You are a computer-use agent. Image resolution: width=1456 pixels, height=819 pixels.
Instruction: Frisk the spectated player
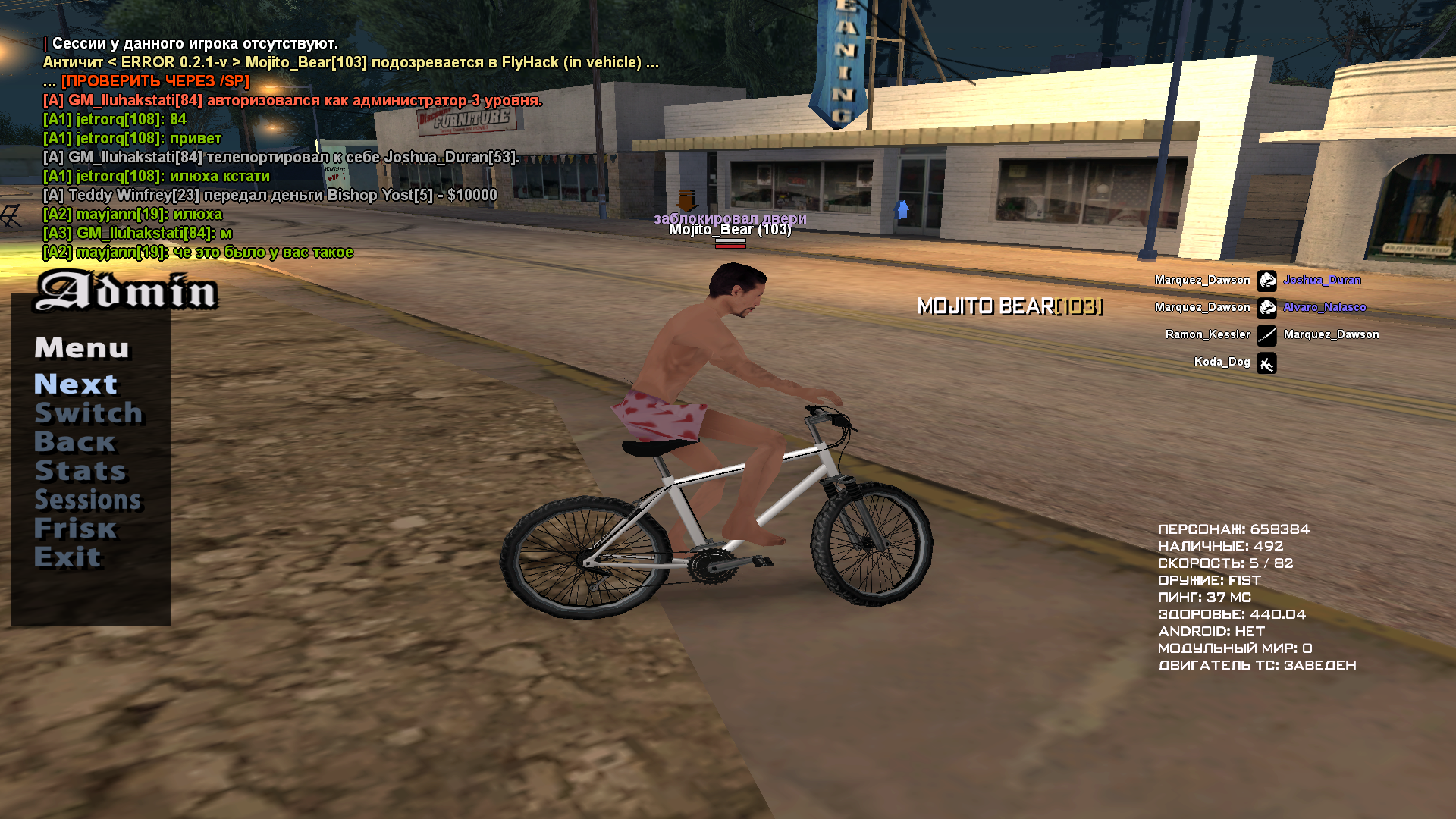[76, 528]
